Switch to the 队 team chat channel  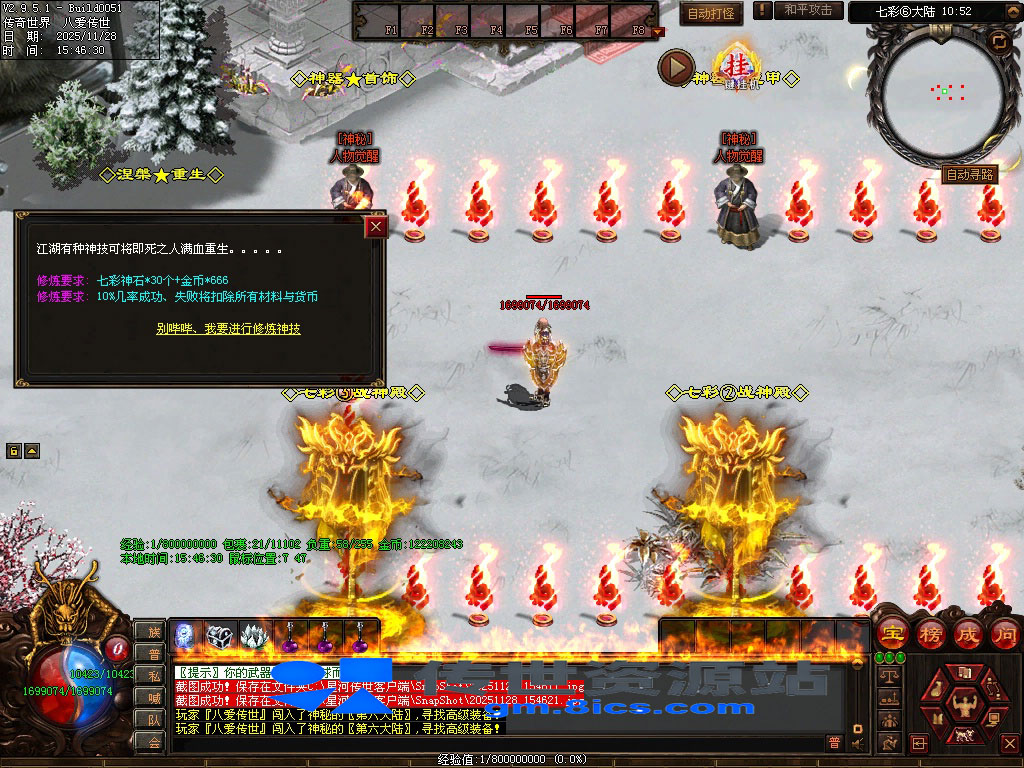coord(153,719)
